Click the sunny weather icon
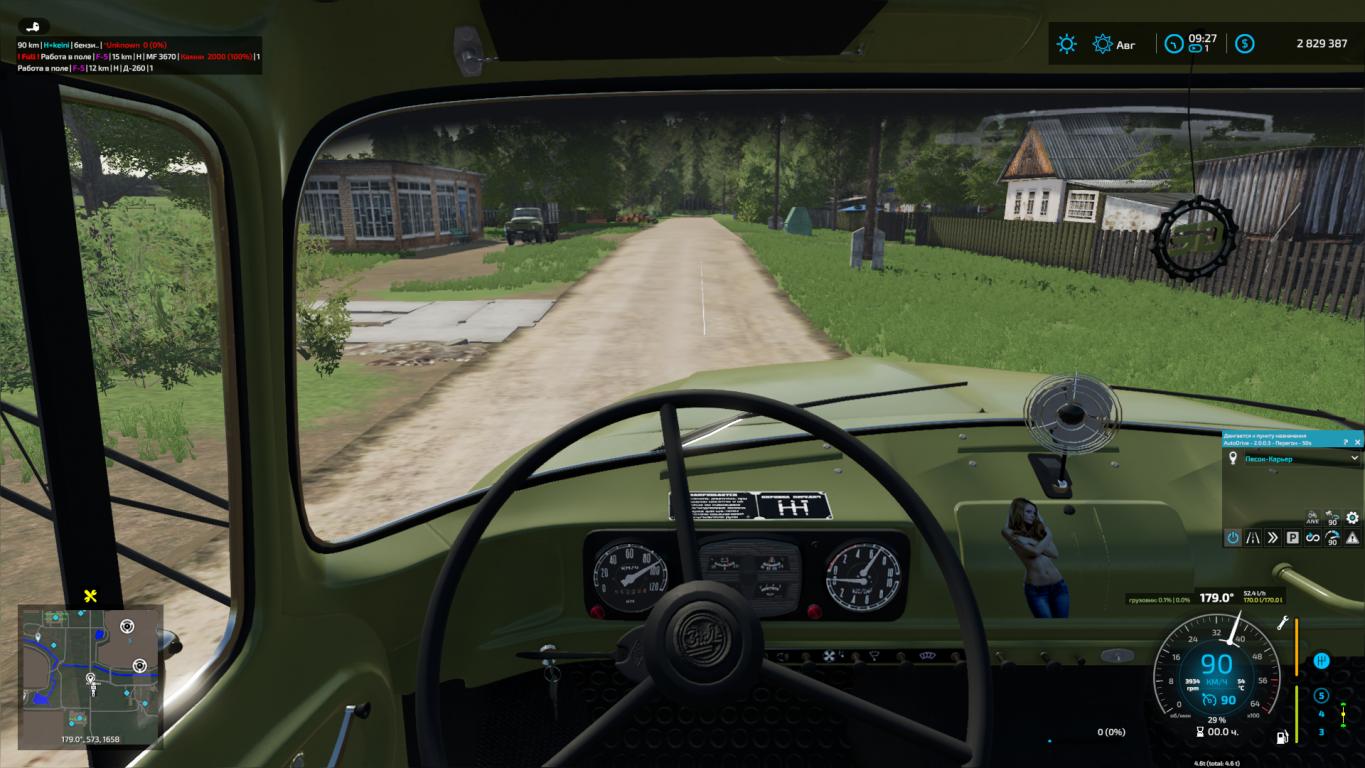1365x768 pixels. (x=1068, y=44)
